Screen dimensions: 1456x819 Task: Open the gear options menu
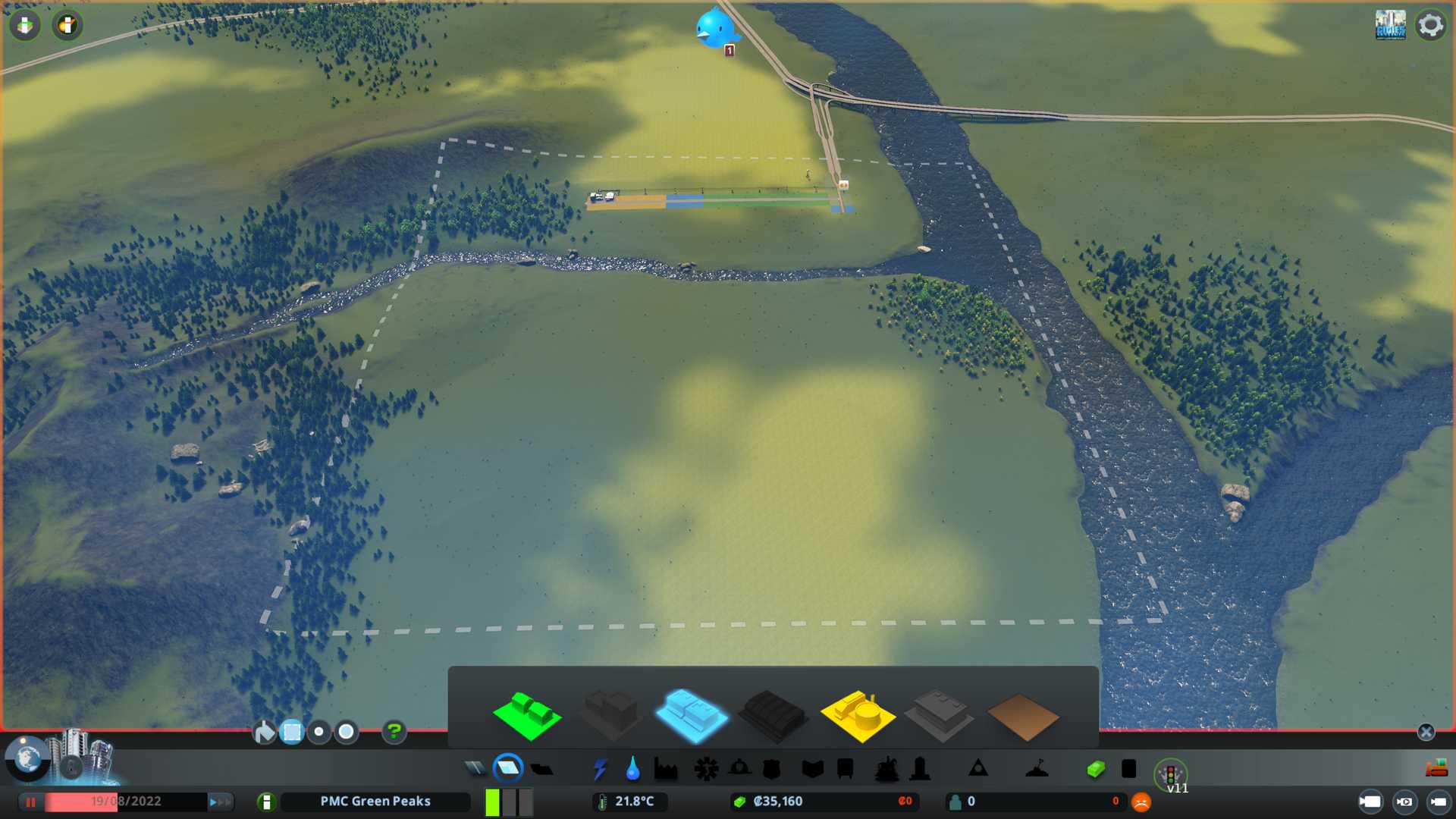[x=1431, y=25]
